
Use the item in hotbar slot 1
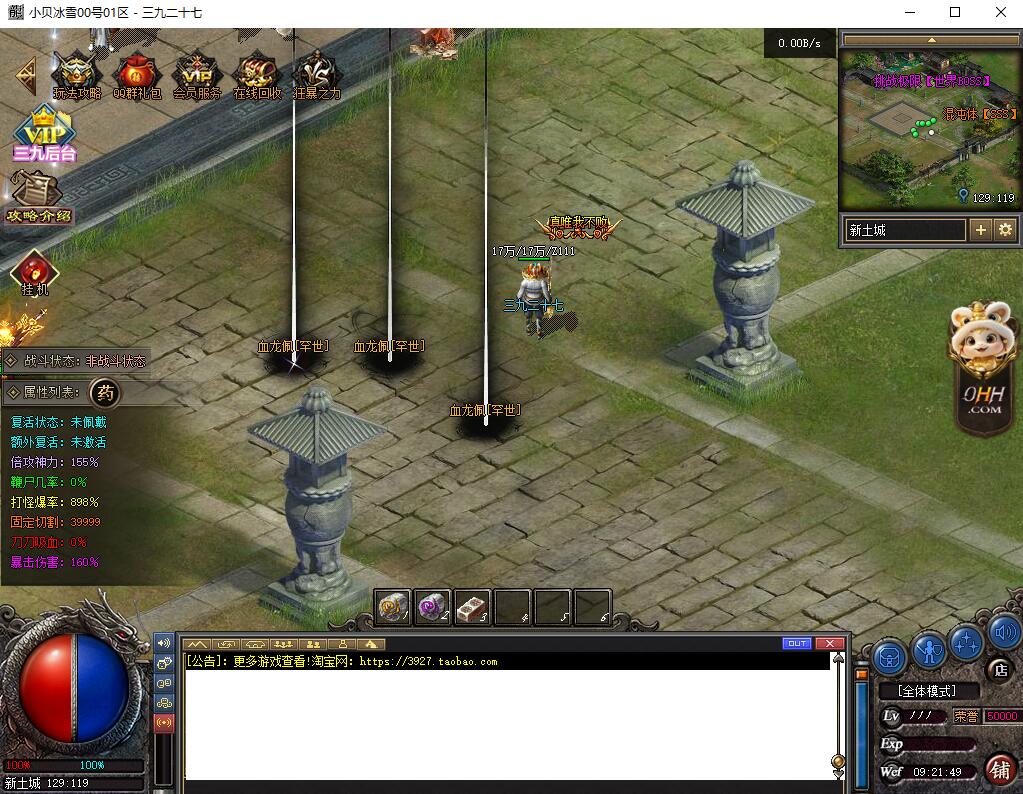pos(393,607)
